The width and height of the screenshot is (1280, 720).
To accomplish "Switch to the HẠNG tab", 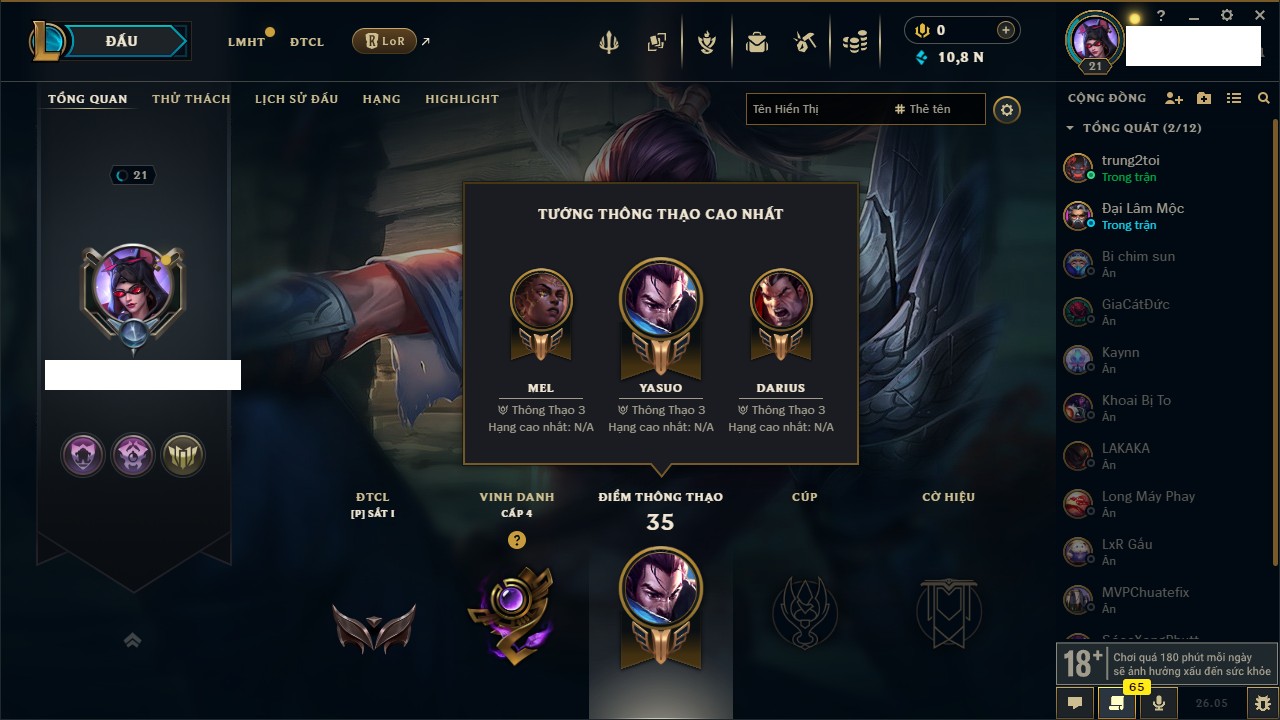I will tap(381, 99).
